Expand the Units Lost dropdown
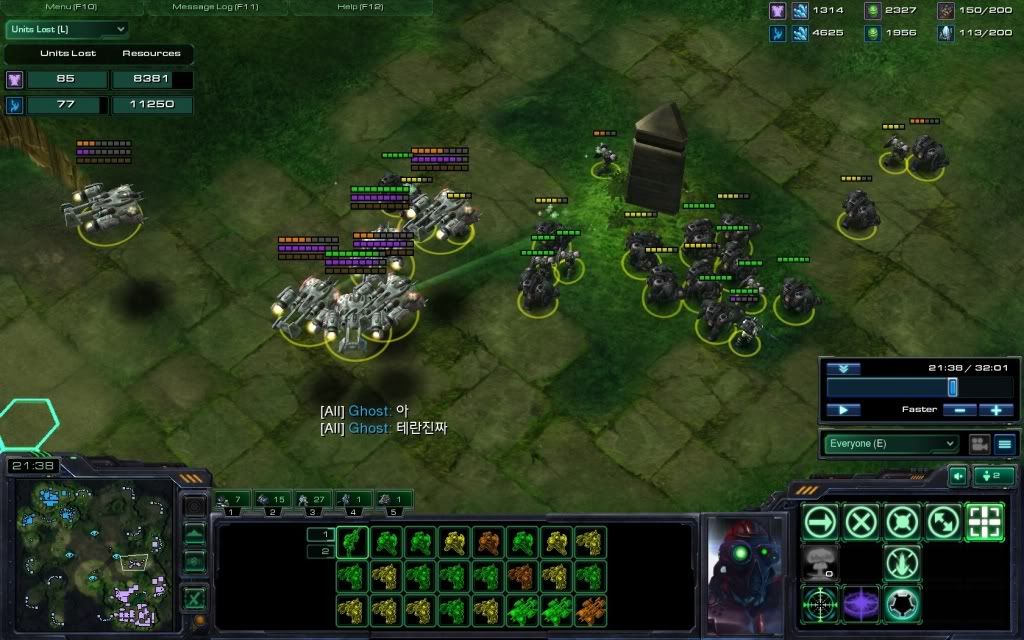 [67, 29]
